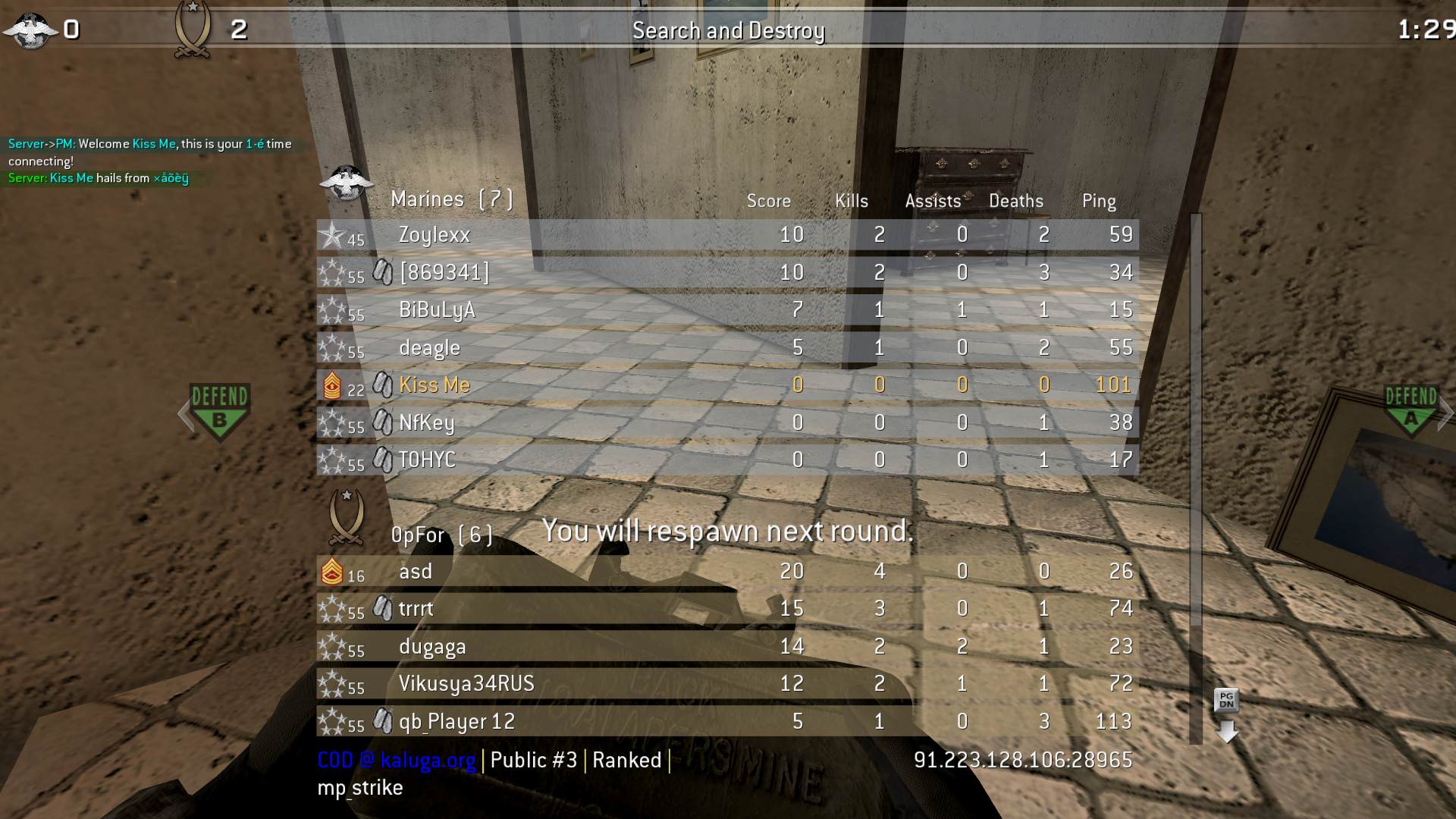Sort scoreboard by the Kills column
Image resolution: width=1456 pixels, height=819 pixels.
(851, 200)
